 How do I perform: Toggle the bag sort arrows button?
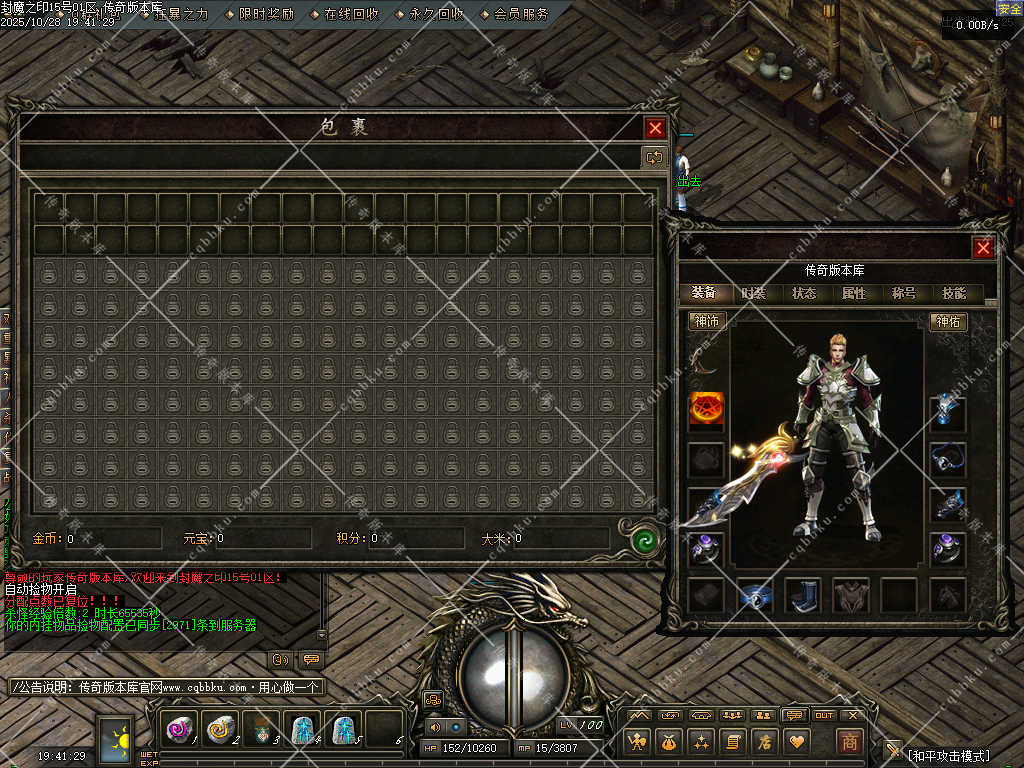tap(654, 157)
